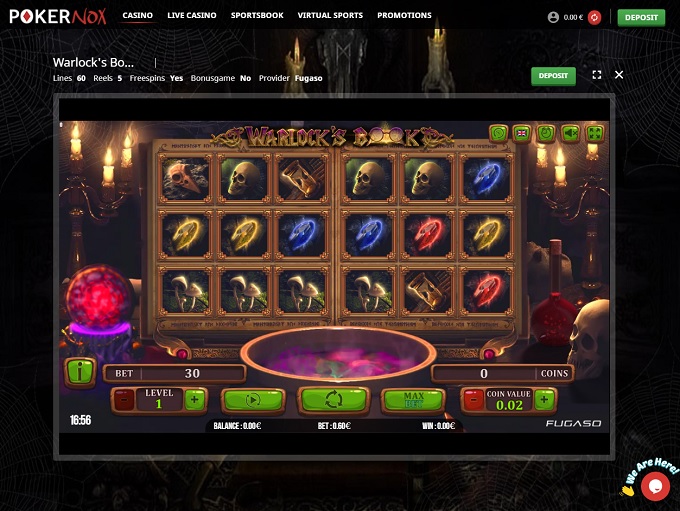Set the Max Bet

(x=413, y=400)
